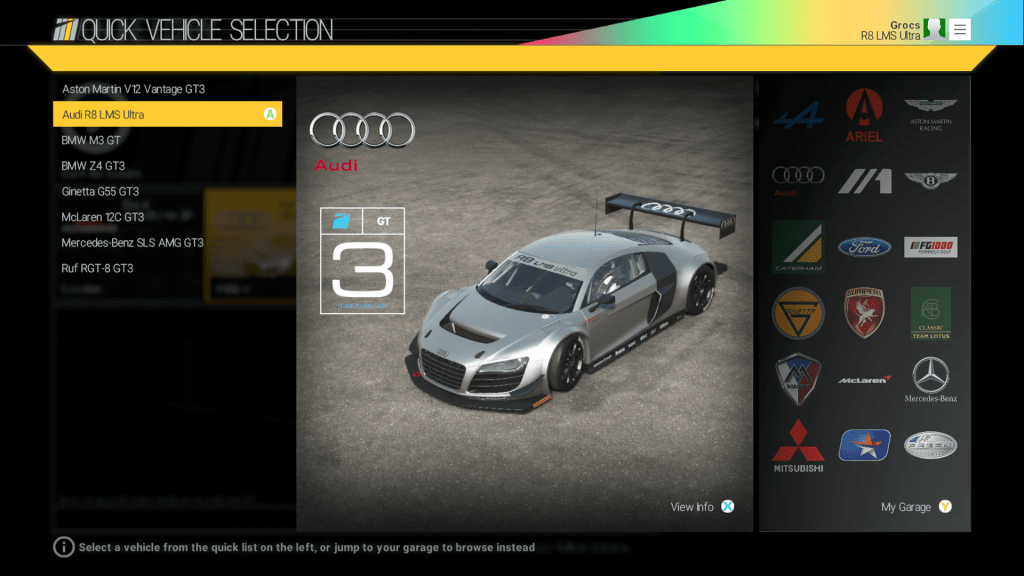The height and width of the screenshot is (576, 1024).
Task: Pick the McLaren brand logo
Action: pyautogui.click(x=864, y=380)
